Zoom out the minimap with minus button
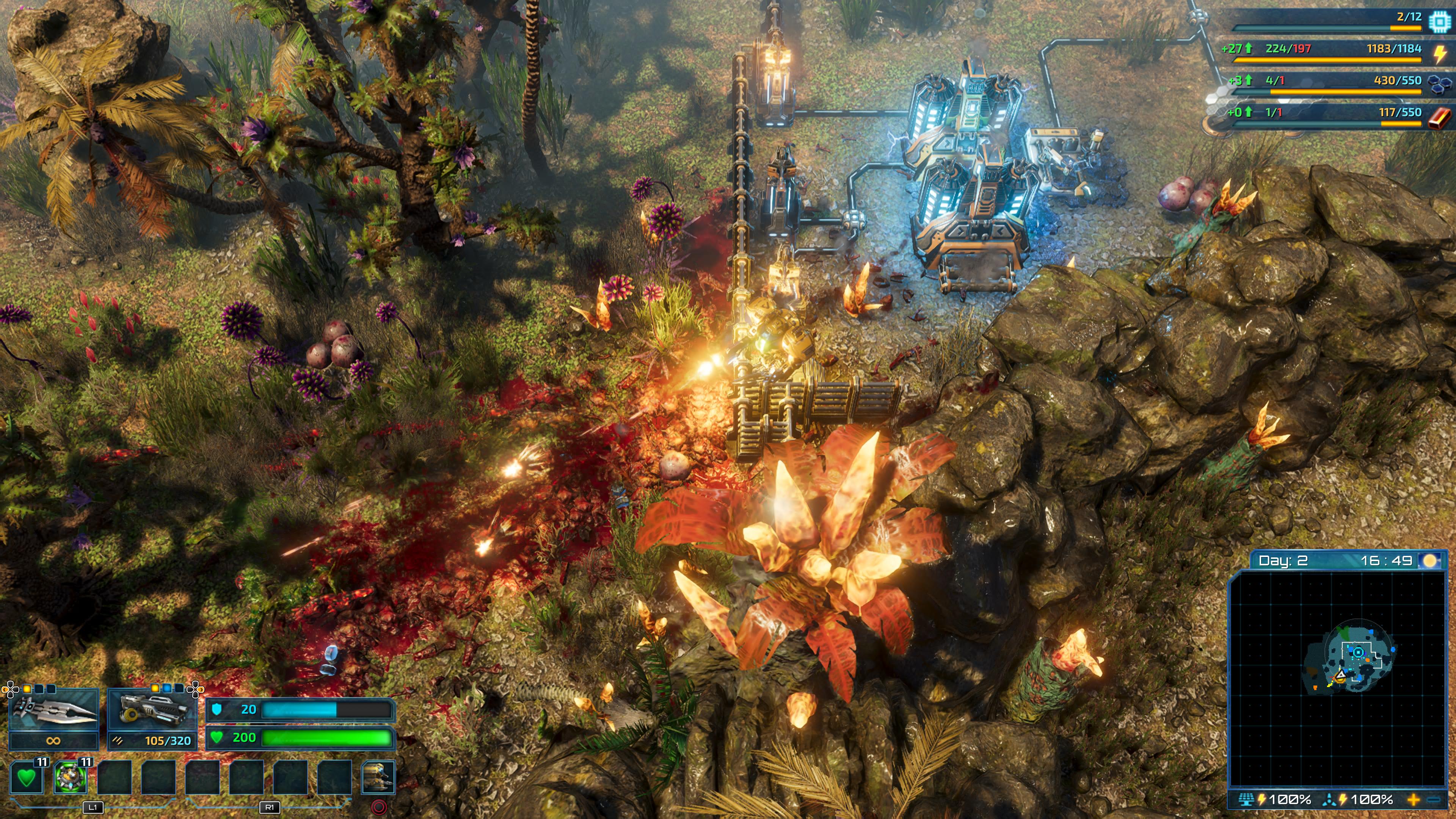This screenshot has width=1456, height=819. pos(1434,800)
